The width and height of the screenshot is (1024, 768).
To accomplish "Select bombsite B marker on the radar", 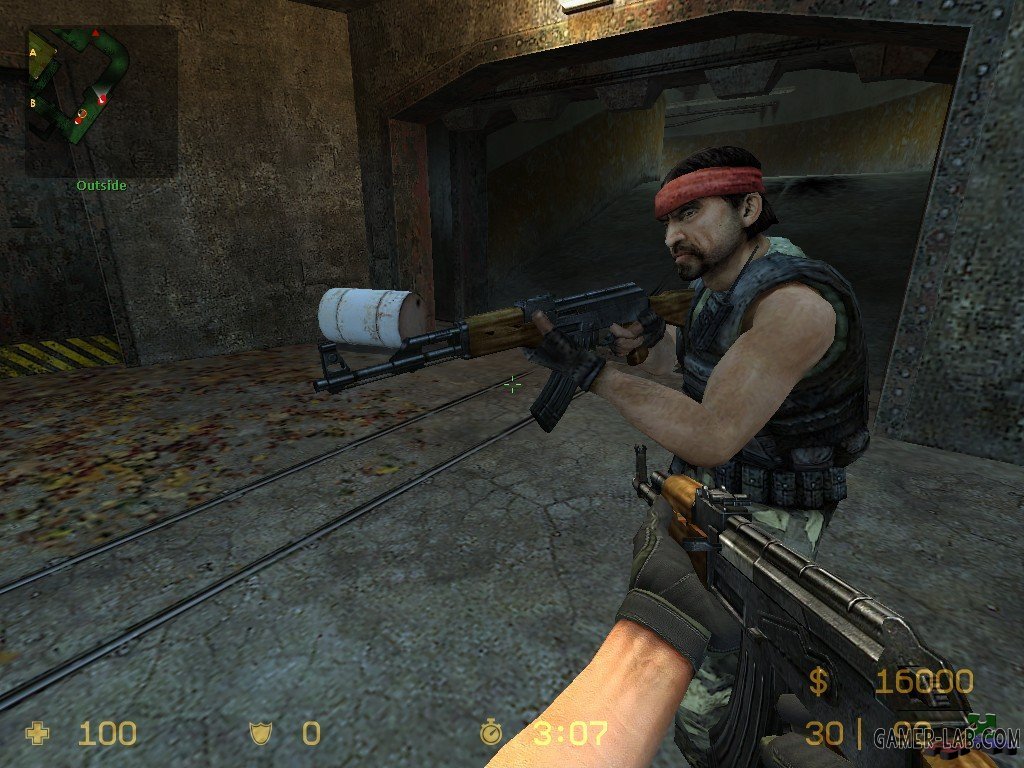I will [x=33, y=102].
